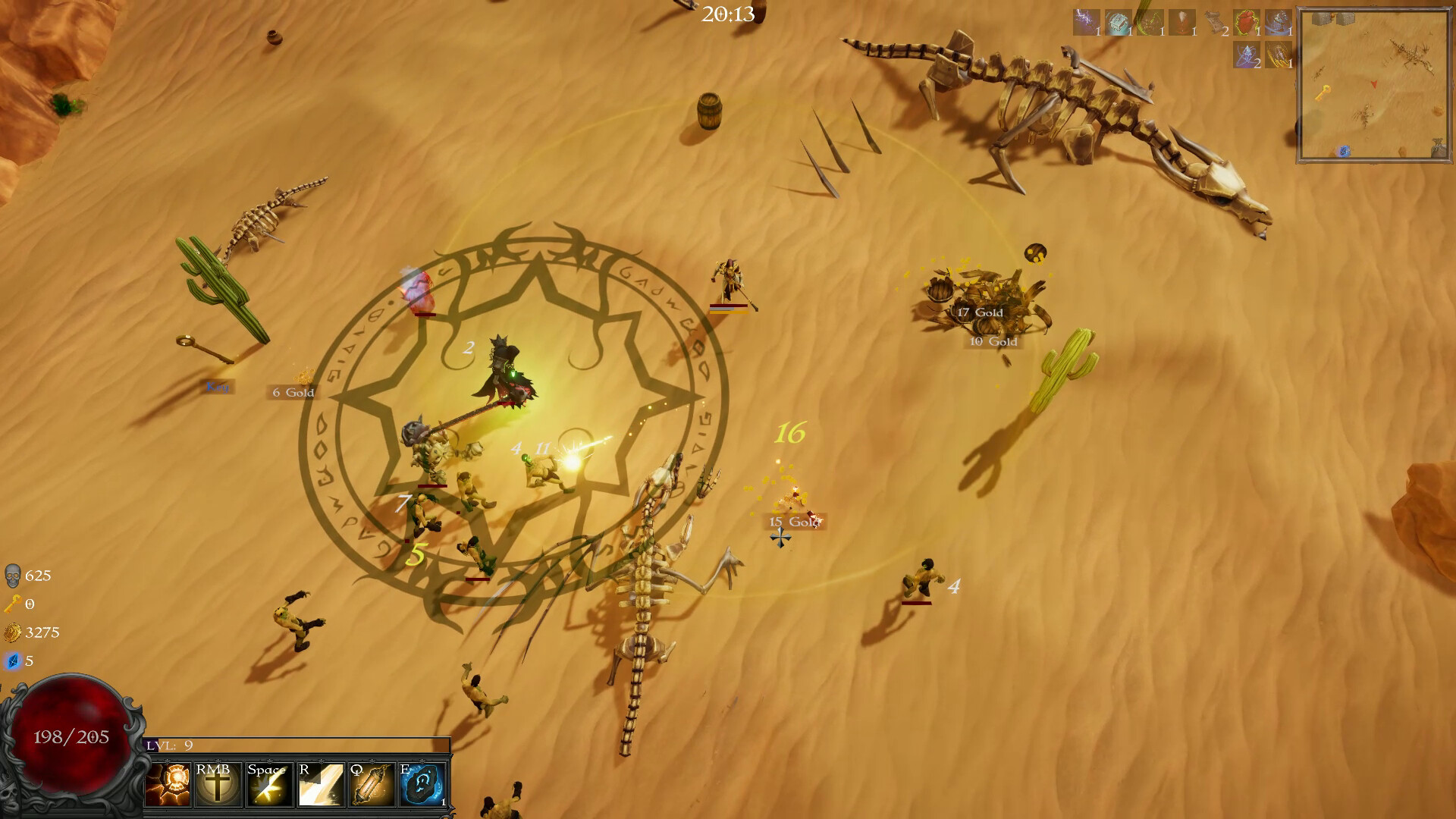Select the gold counter showing 3275
1456x819 pixels.
click(x=30, y=631)
